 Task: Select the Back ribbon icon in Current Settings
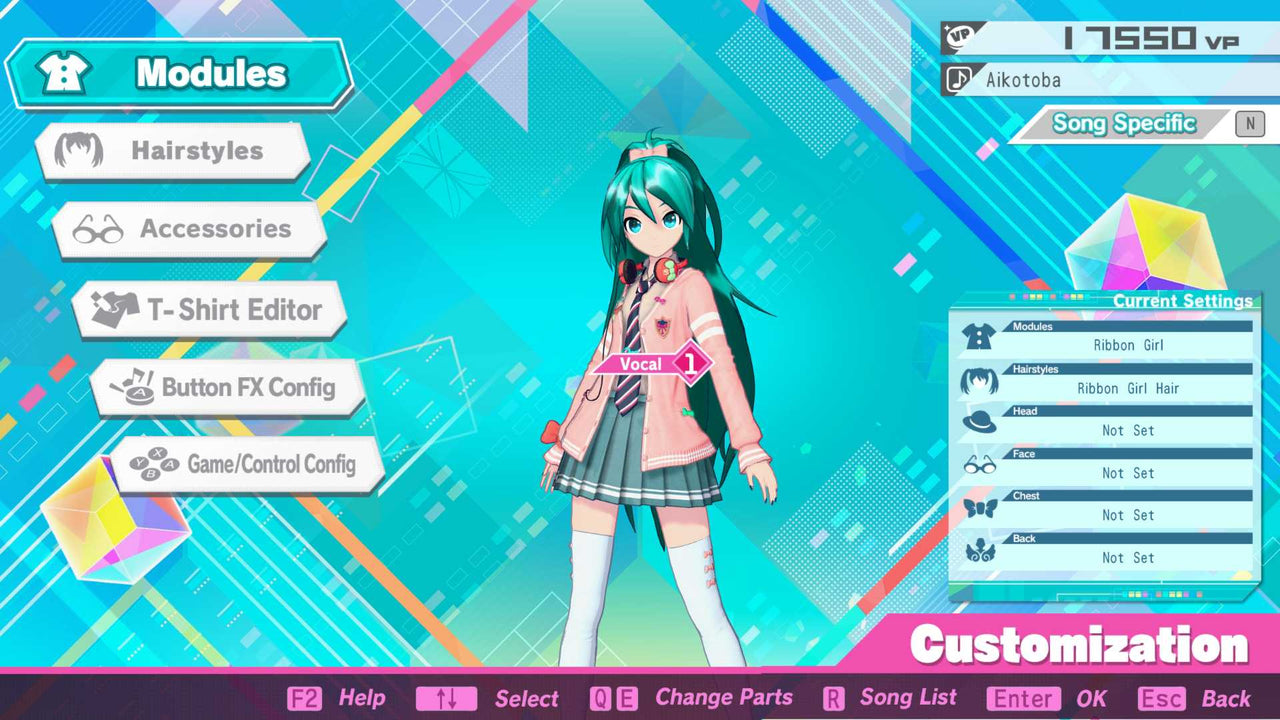981,548
